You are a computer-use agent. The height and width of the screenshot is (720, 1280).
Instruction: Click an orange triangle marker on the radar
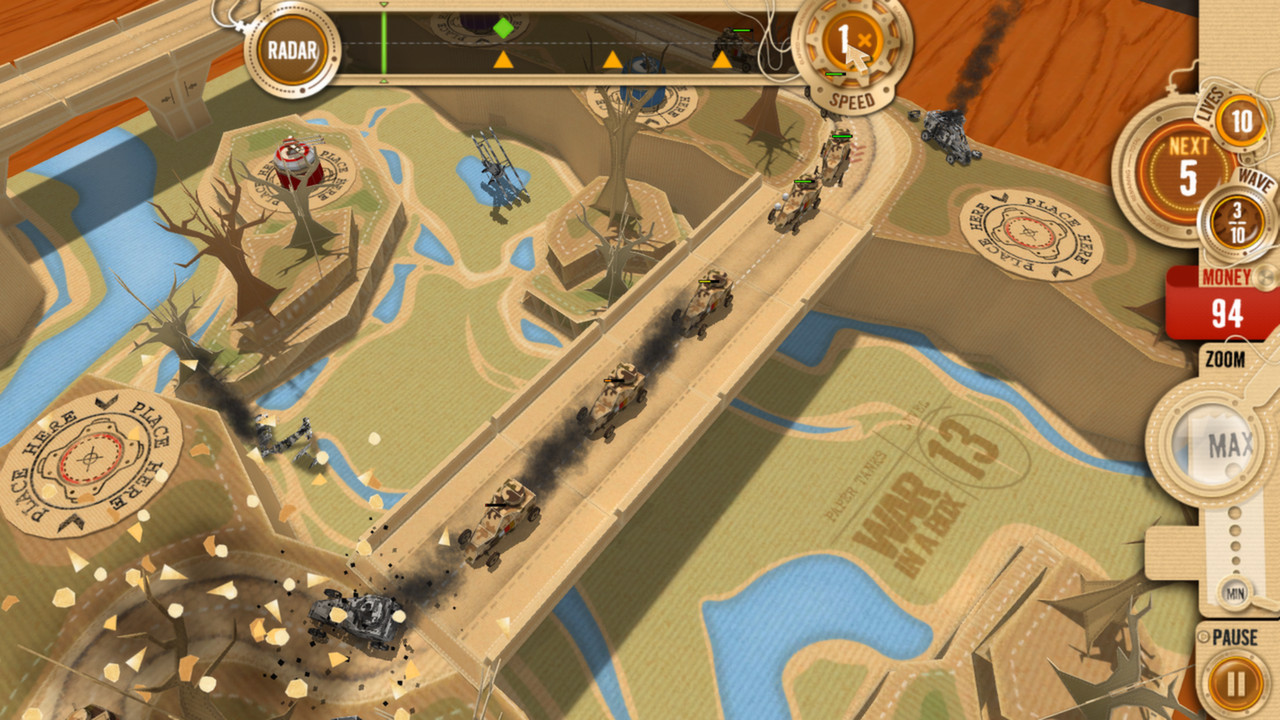[x=502, y=60]
